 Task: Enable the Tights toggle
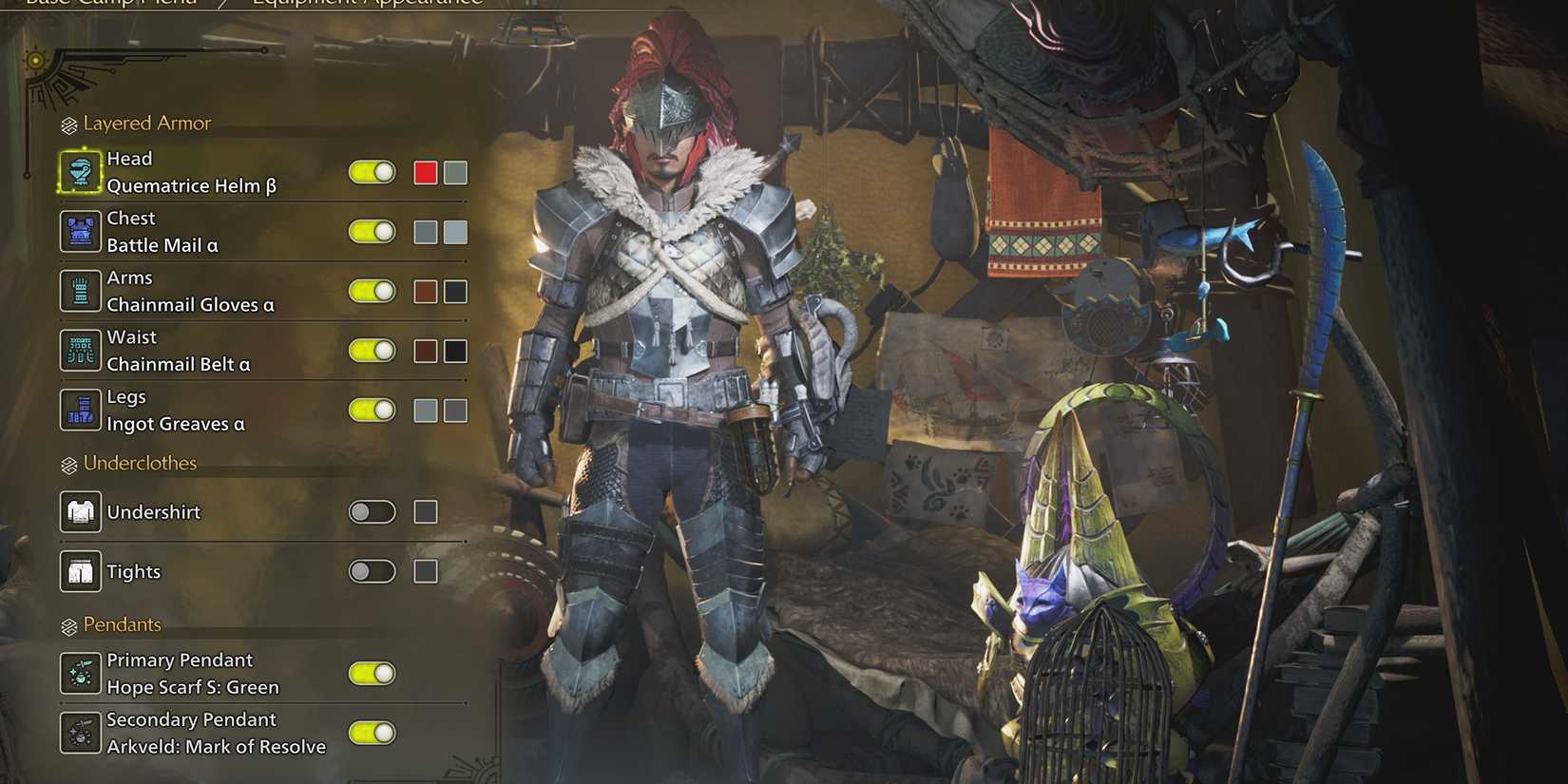pos(372,571)
